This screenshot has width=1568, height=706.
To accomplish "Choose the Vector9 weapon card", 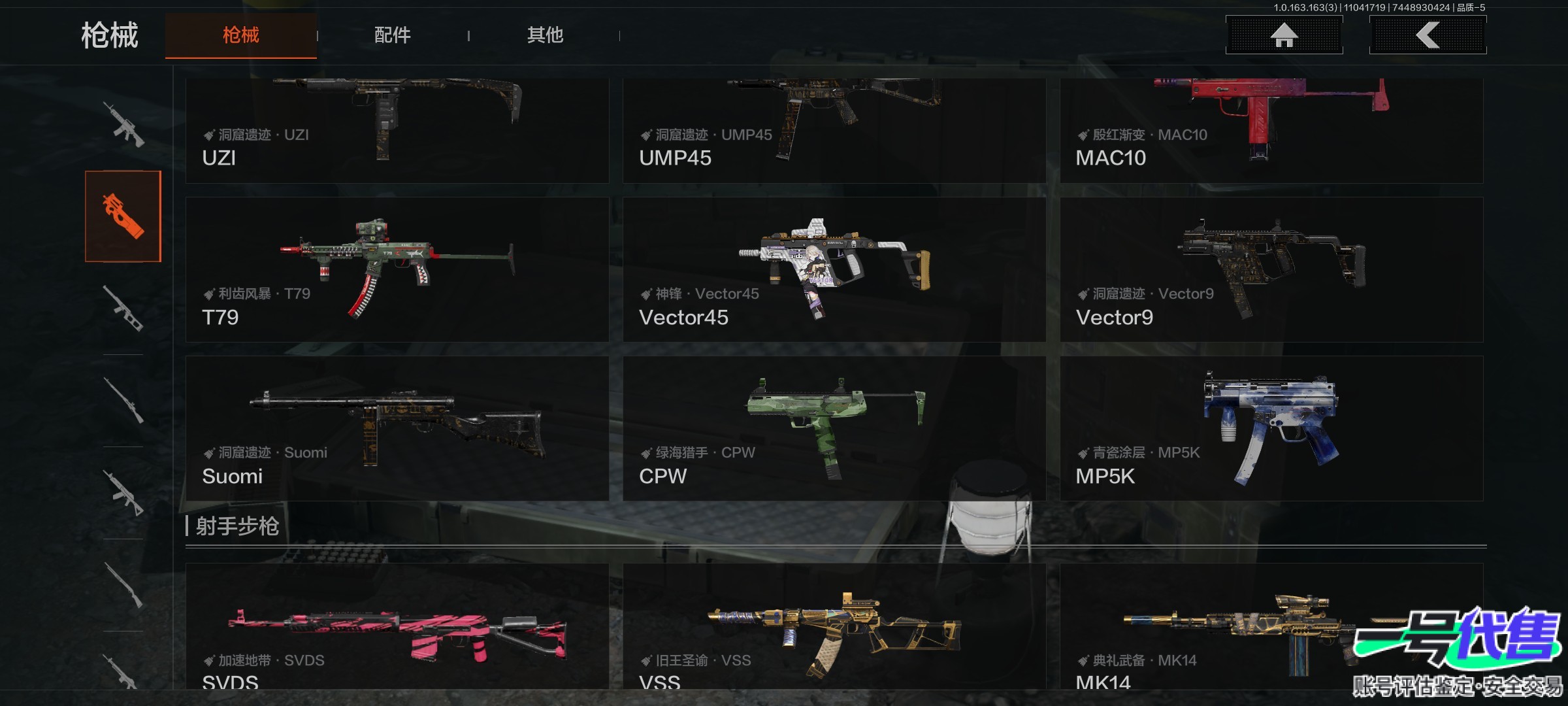I will click(1271, 269).
